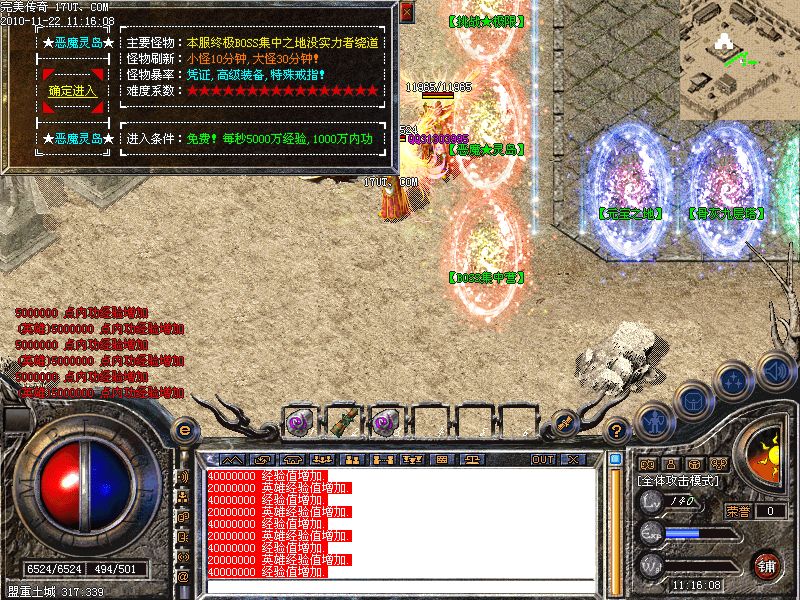Click the 确定进入 confirm-entry link
Image resolution: width=800 pixels, height=600 pixels.
[73, 91]
